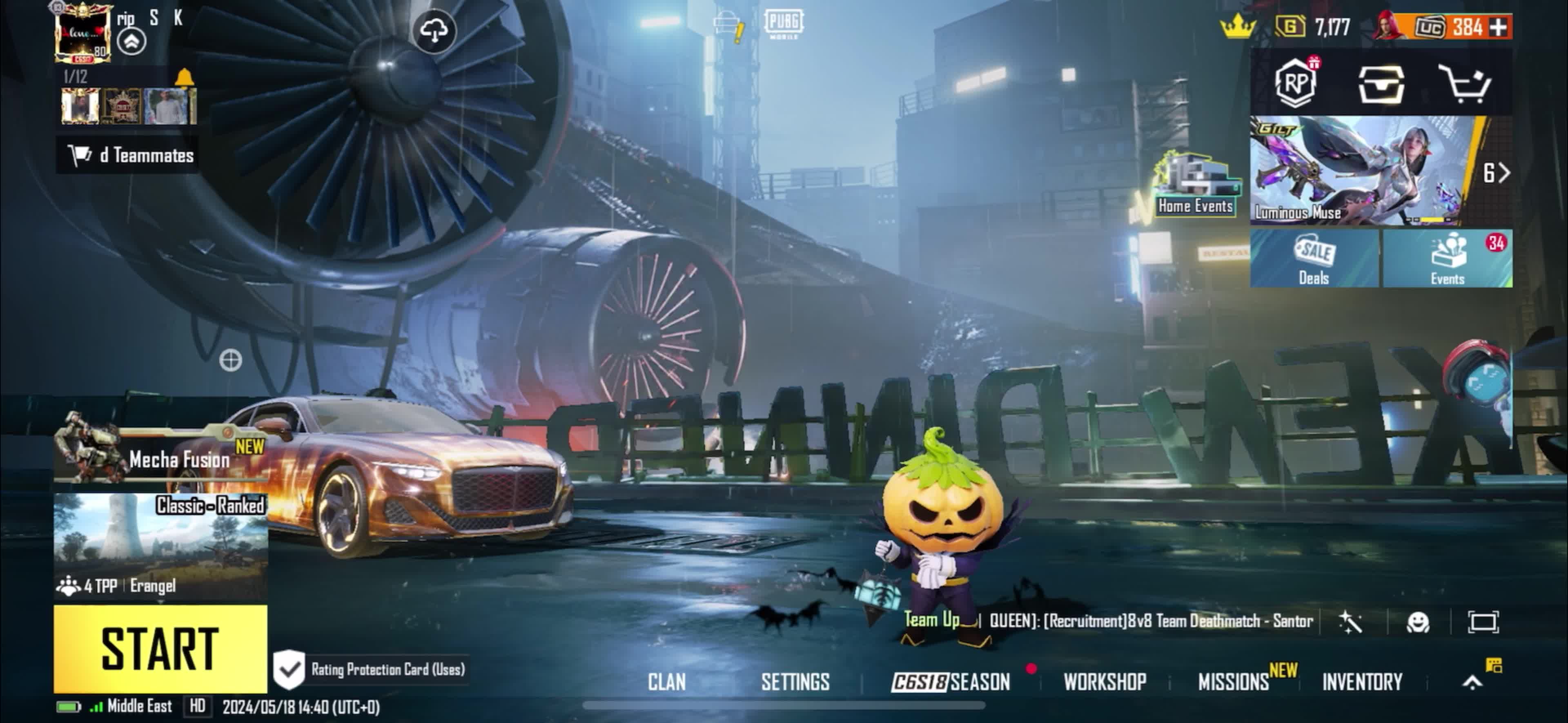Go to the WORKSHOP menu
The image size is (1568, 723).
coord(1105,682)
